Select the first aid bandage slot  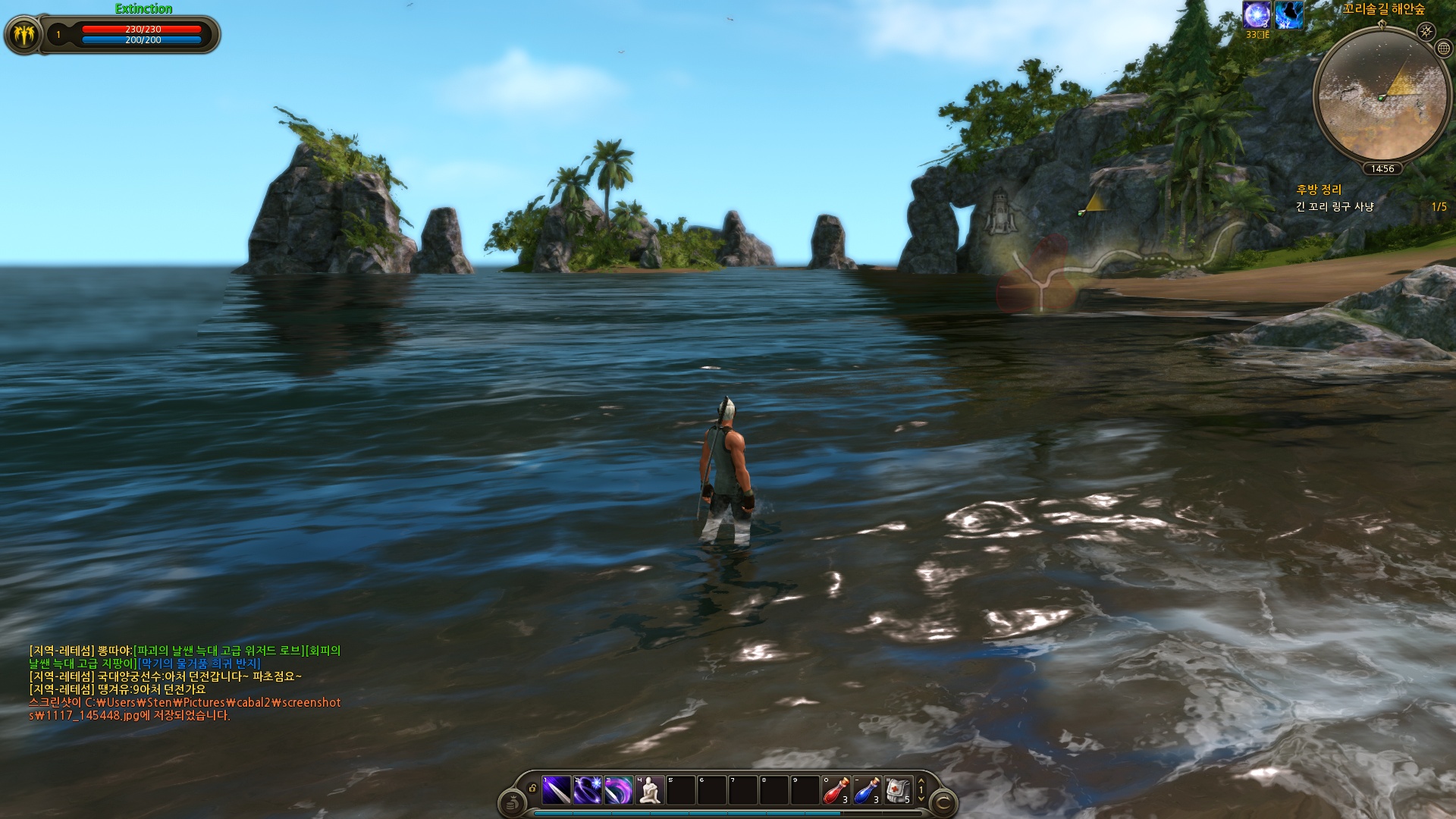[898, 791]
